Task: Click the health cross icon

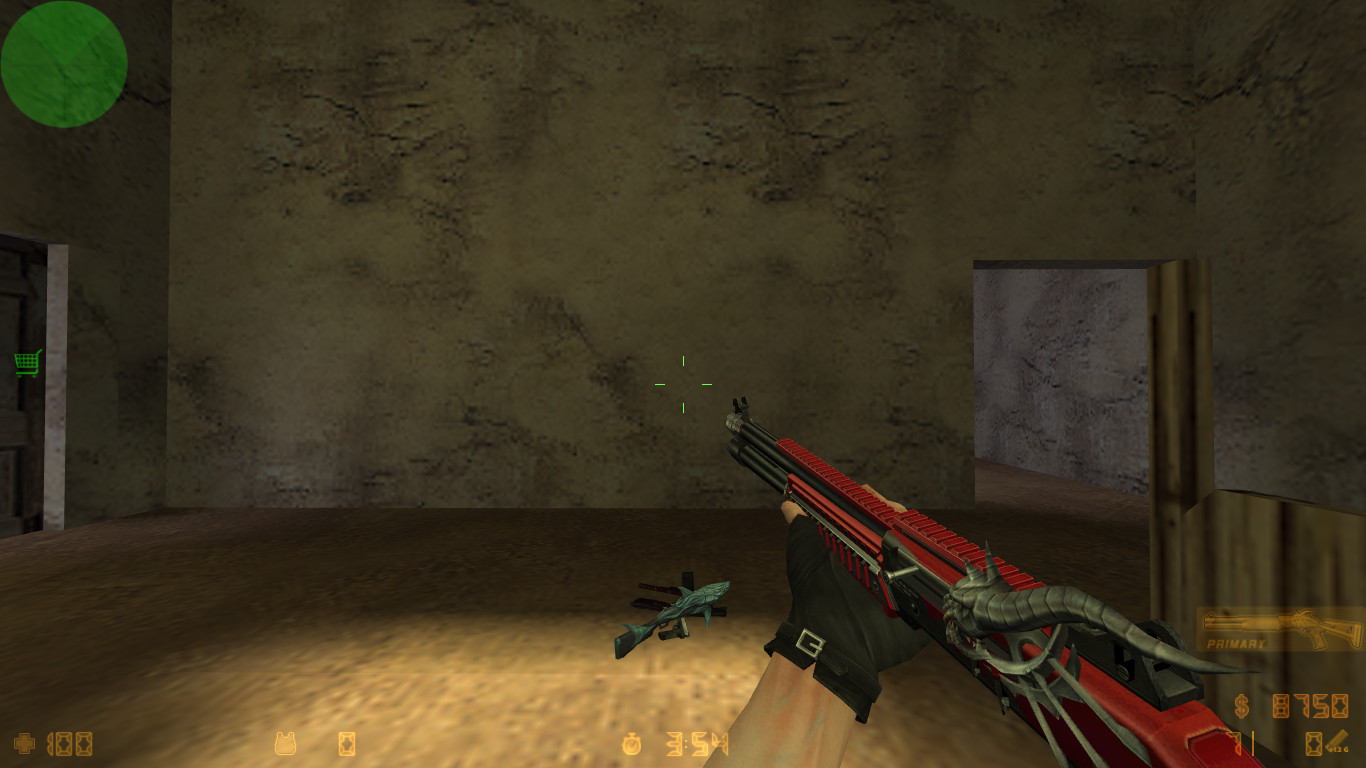Action: (x=23, y=744)
